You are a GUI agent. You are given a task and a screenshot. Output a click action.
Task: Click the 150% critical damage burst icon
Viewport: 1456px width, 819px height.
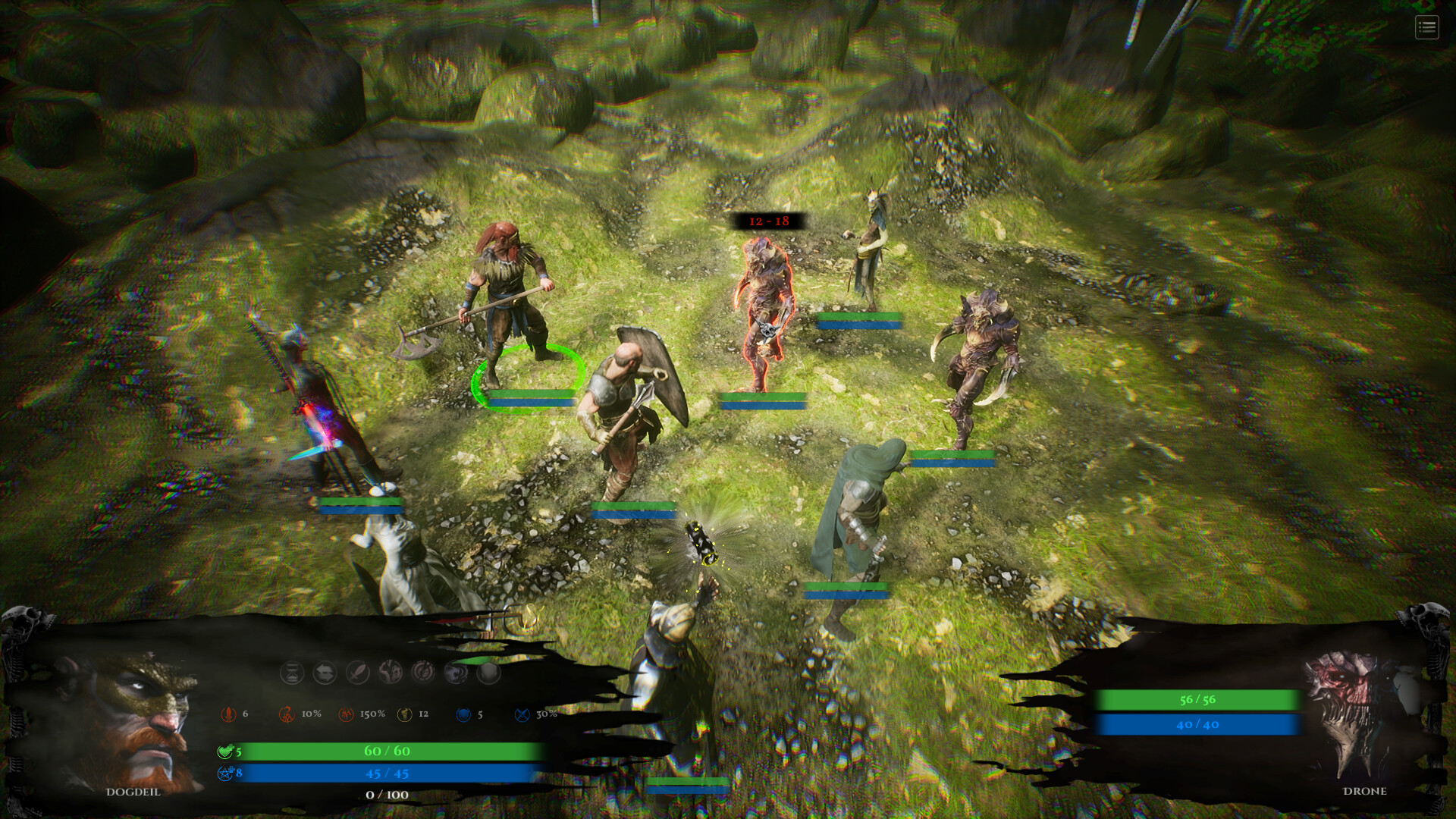pos(347,713)
